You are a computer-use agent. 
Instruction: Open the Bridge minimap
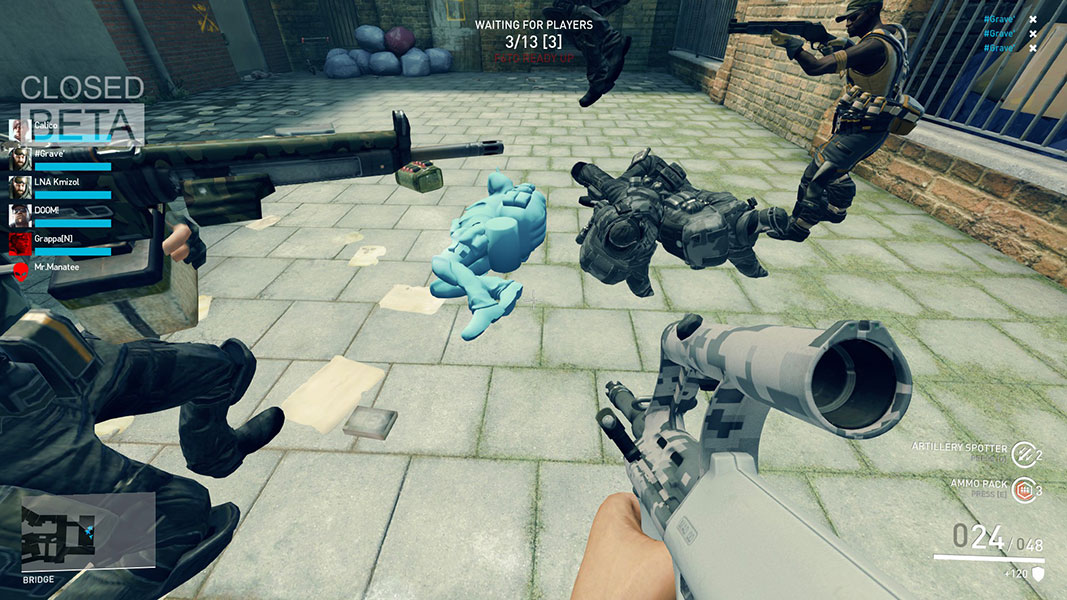coord(88,531)
